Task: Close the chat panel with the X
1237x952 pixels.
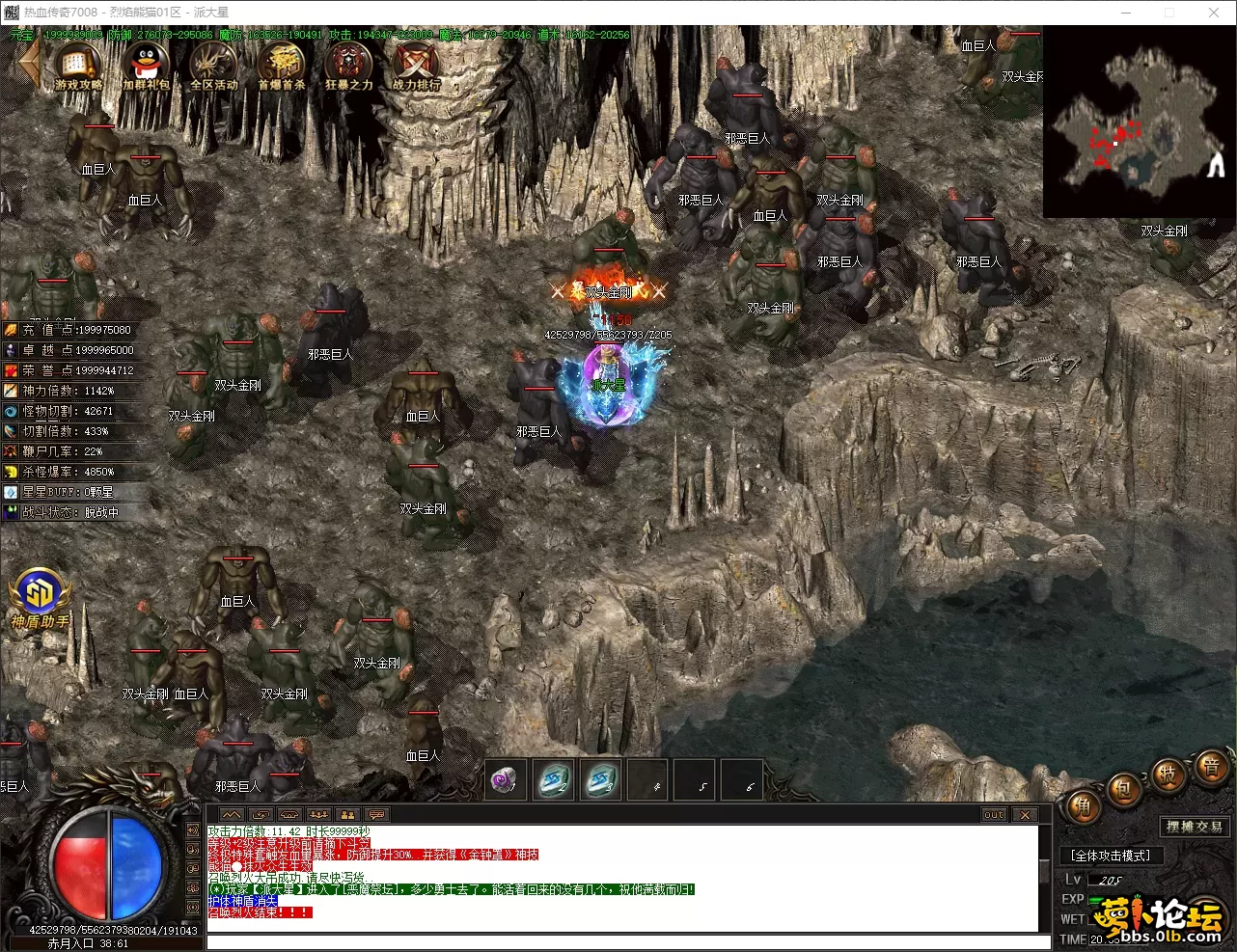Action: [x=1024, y=815]
